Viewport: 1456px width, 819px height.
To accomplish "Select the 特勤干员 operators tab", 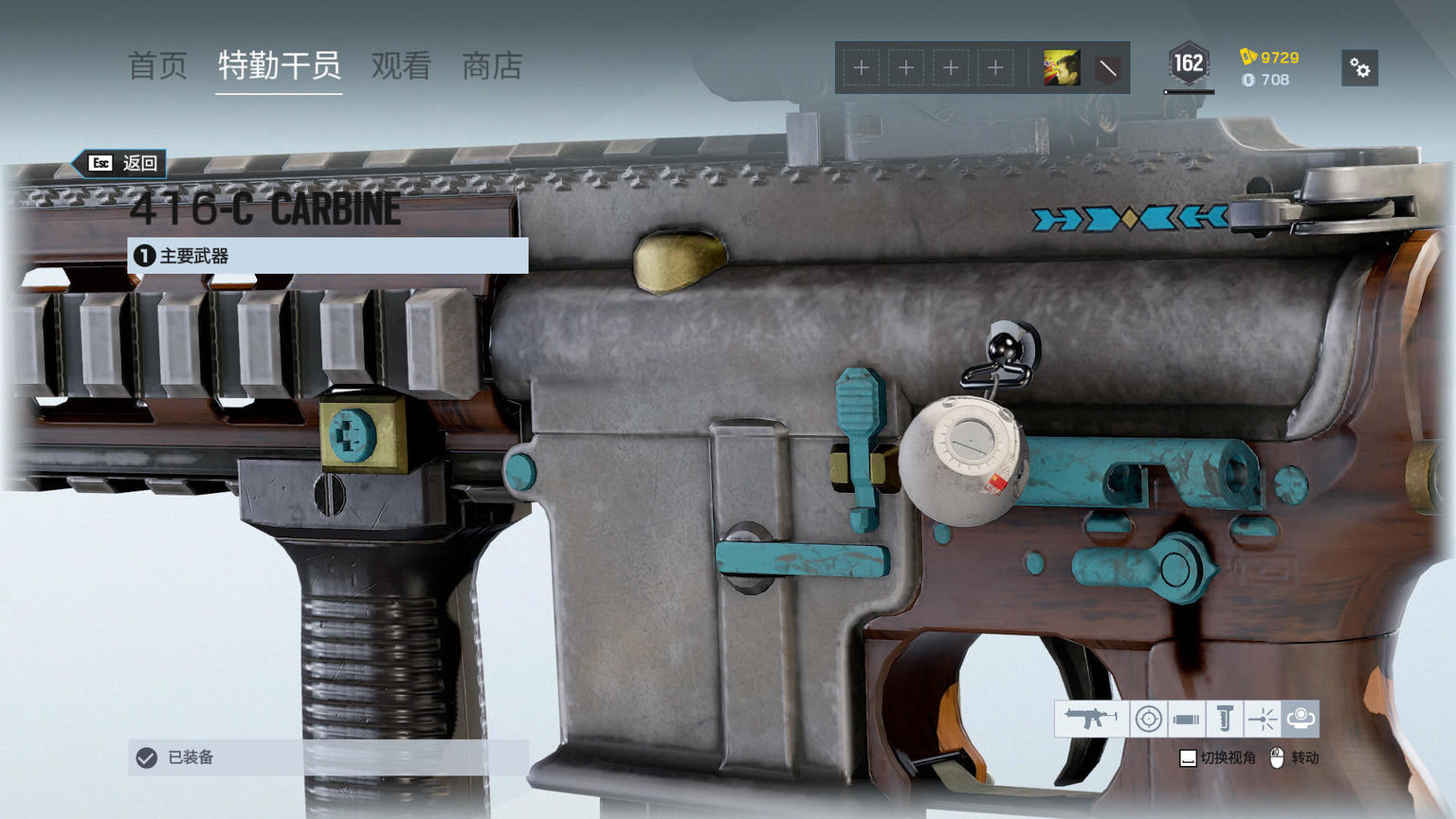I will coord(279,66).
